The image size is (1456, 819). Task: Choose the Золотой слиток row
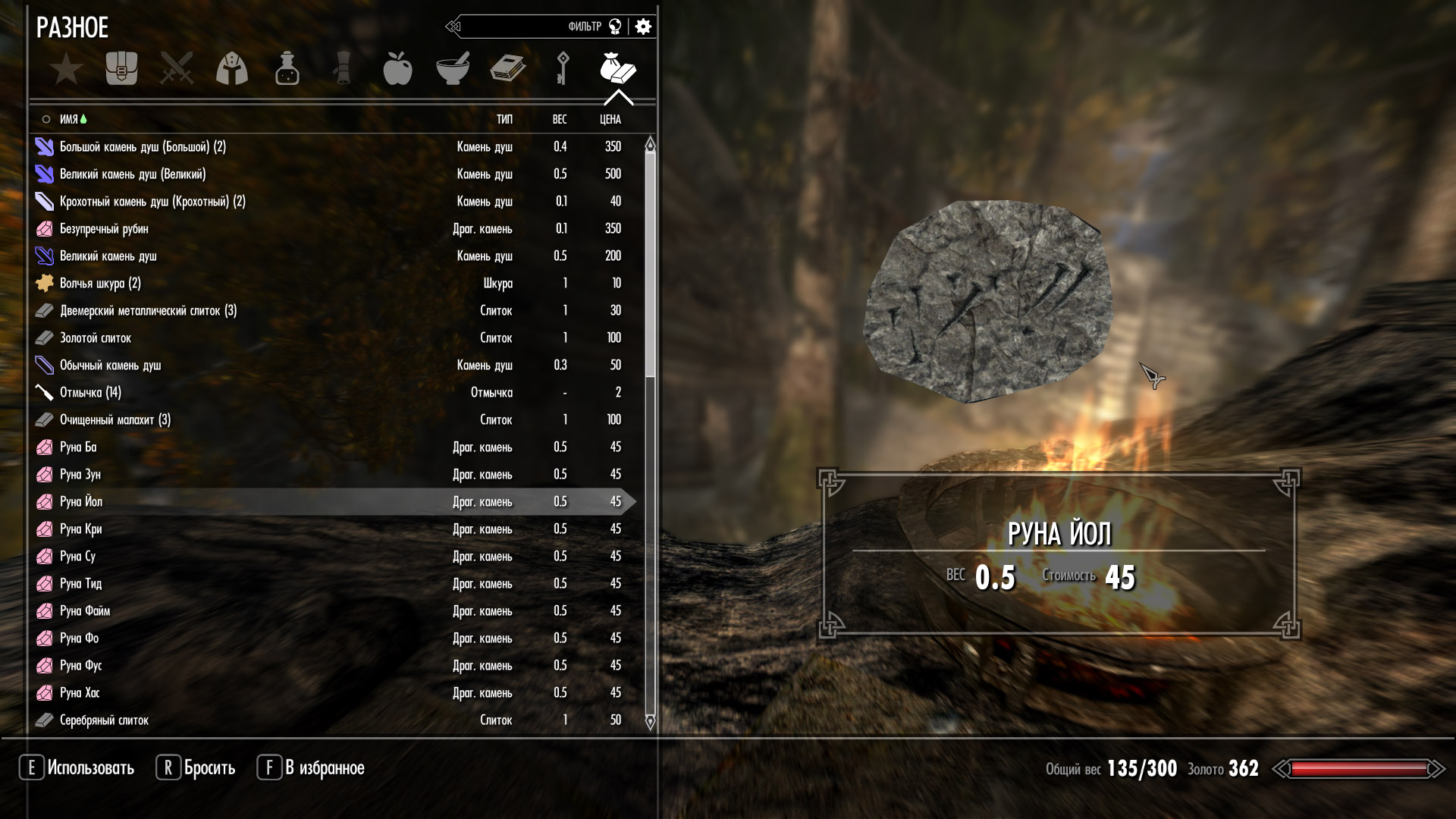[x=96, y=338]
